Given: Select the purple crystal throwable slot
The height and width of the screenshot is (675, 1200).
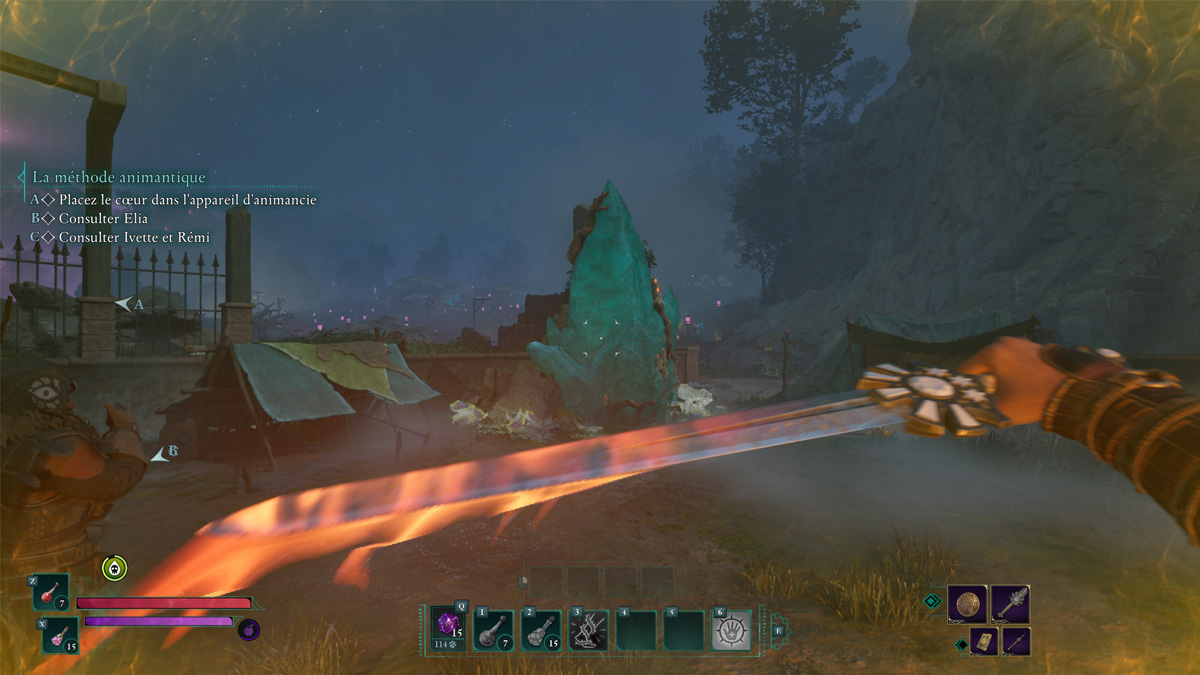Looking at the screenshot, I should coord(449,628).
